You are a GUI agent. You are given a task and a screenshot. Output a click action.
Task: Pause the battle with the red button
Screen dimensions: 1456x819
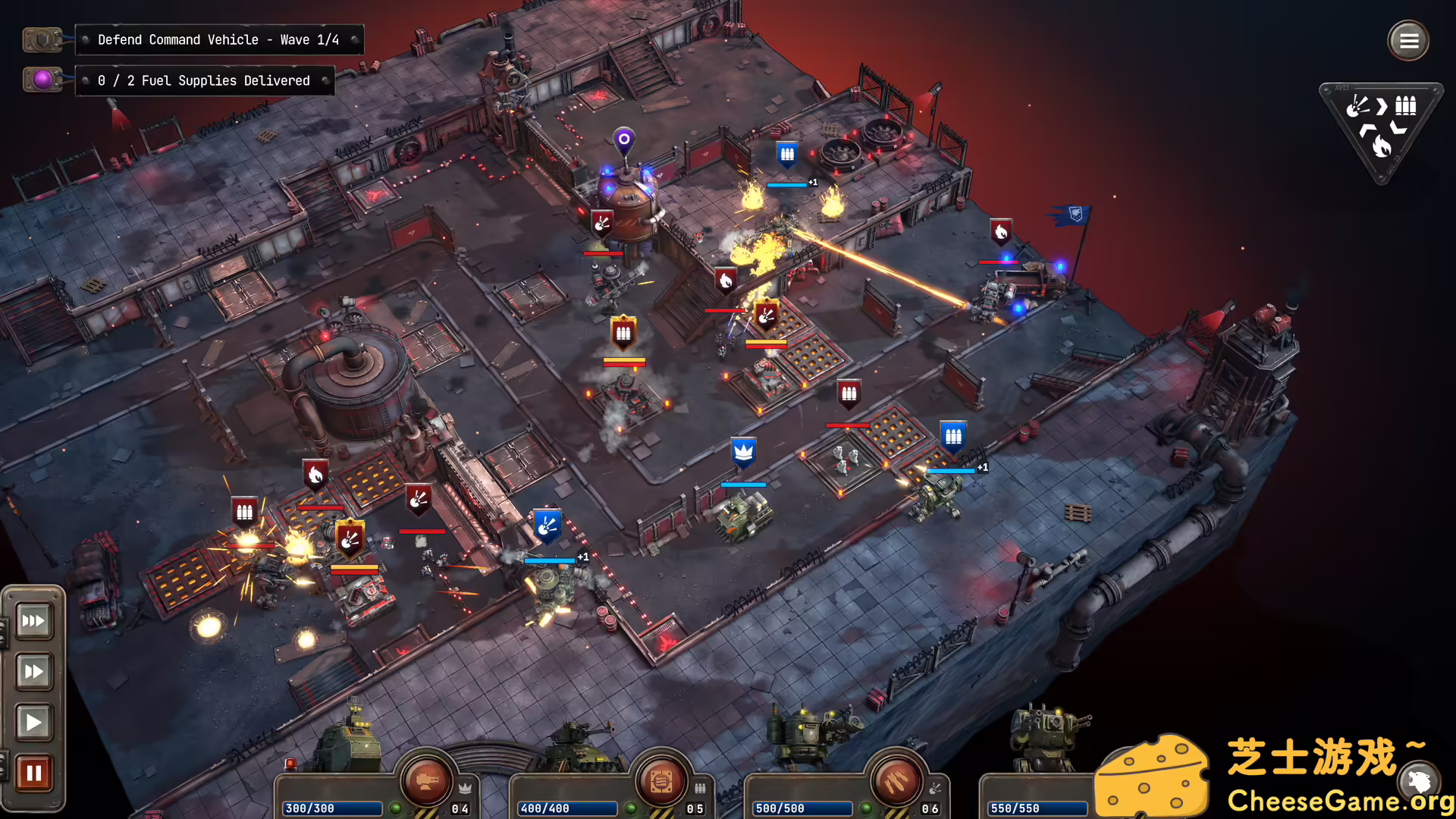(x=33, y=773)
